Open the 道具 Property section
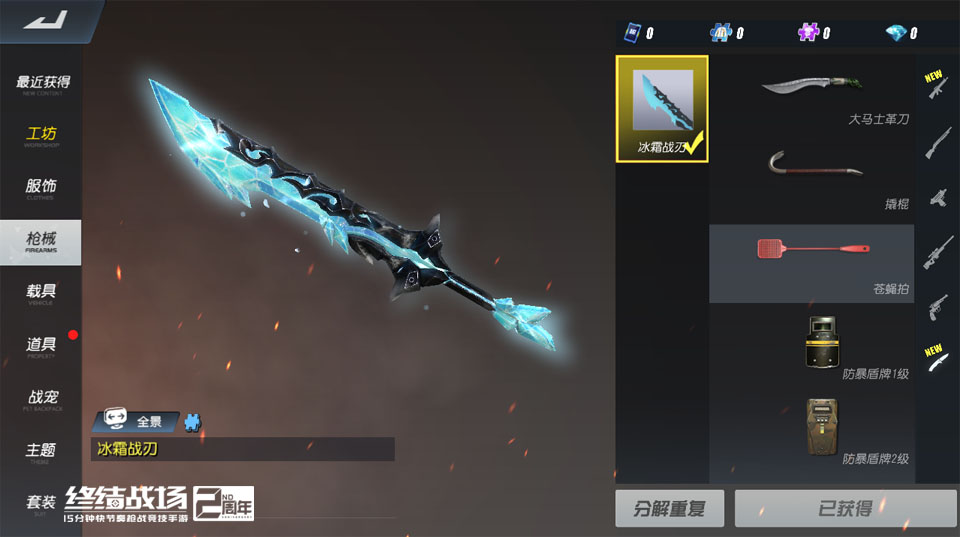Image resolution: width=960 pixels, height=537 pixels. click(x=42, y=346)
